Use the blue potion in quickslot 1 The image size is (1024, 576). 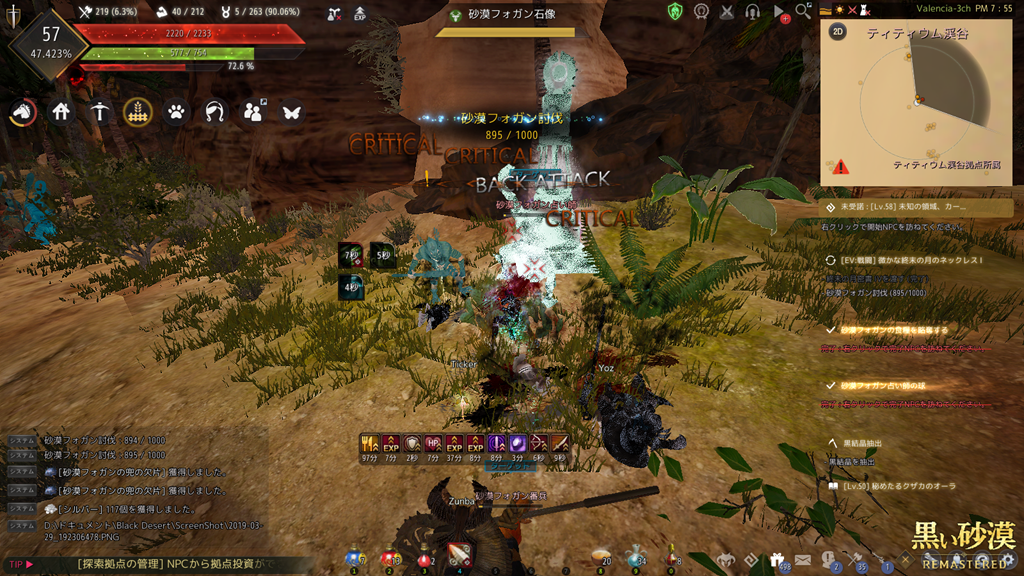pos(355,556)
